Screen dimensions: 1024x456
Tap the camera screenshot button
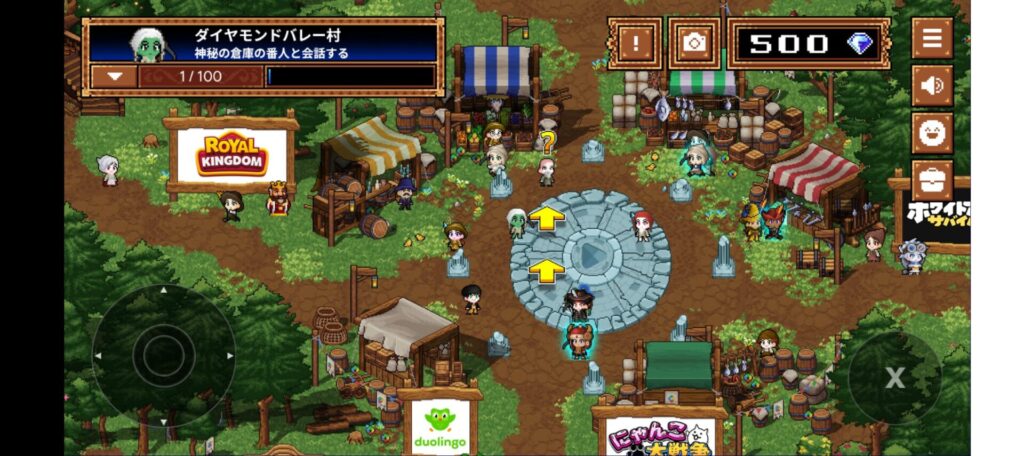(x=693, y=43)
